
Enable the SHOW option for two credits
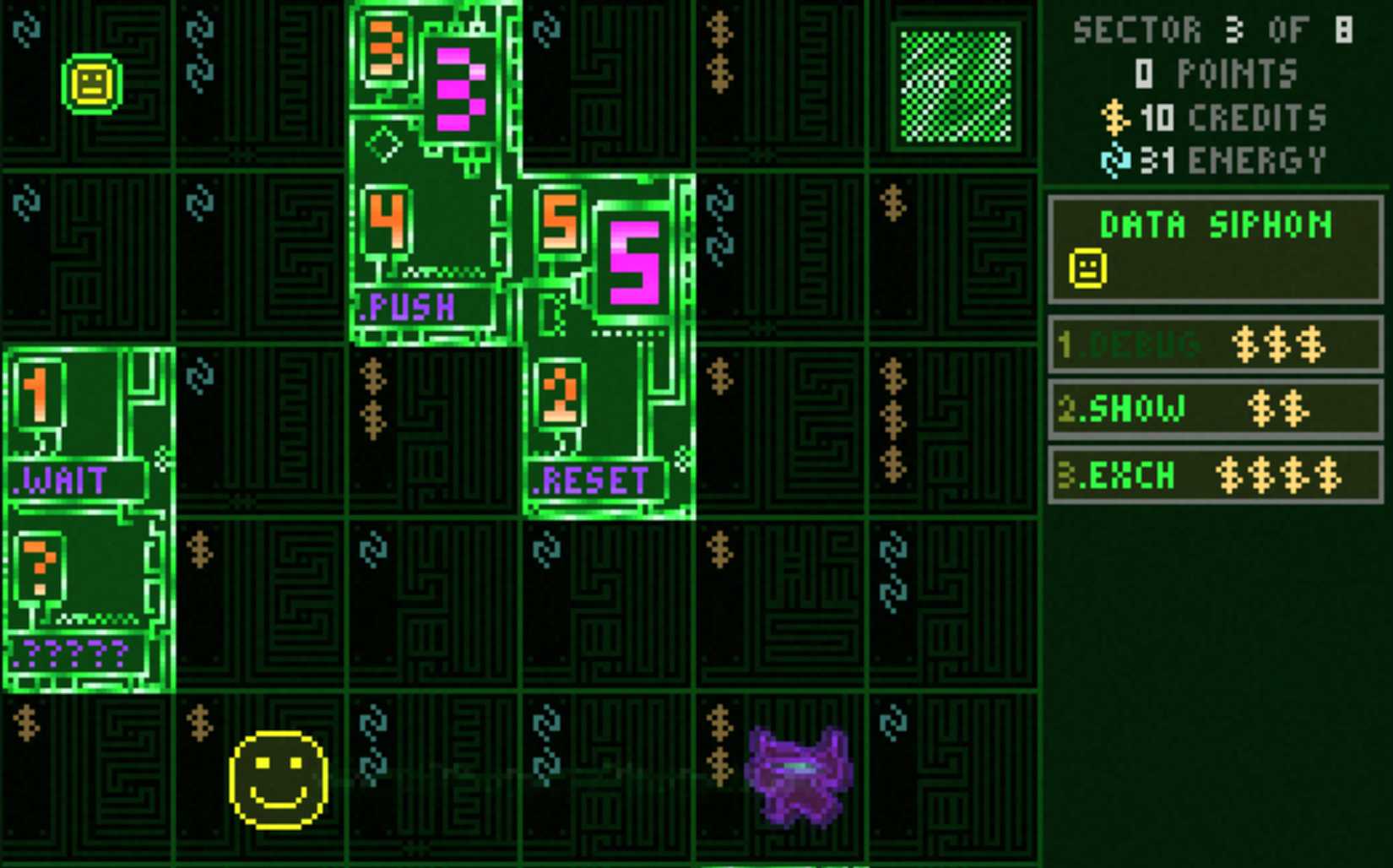point(1216,408)
